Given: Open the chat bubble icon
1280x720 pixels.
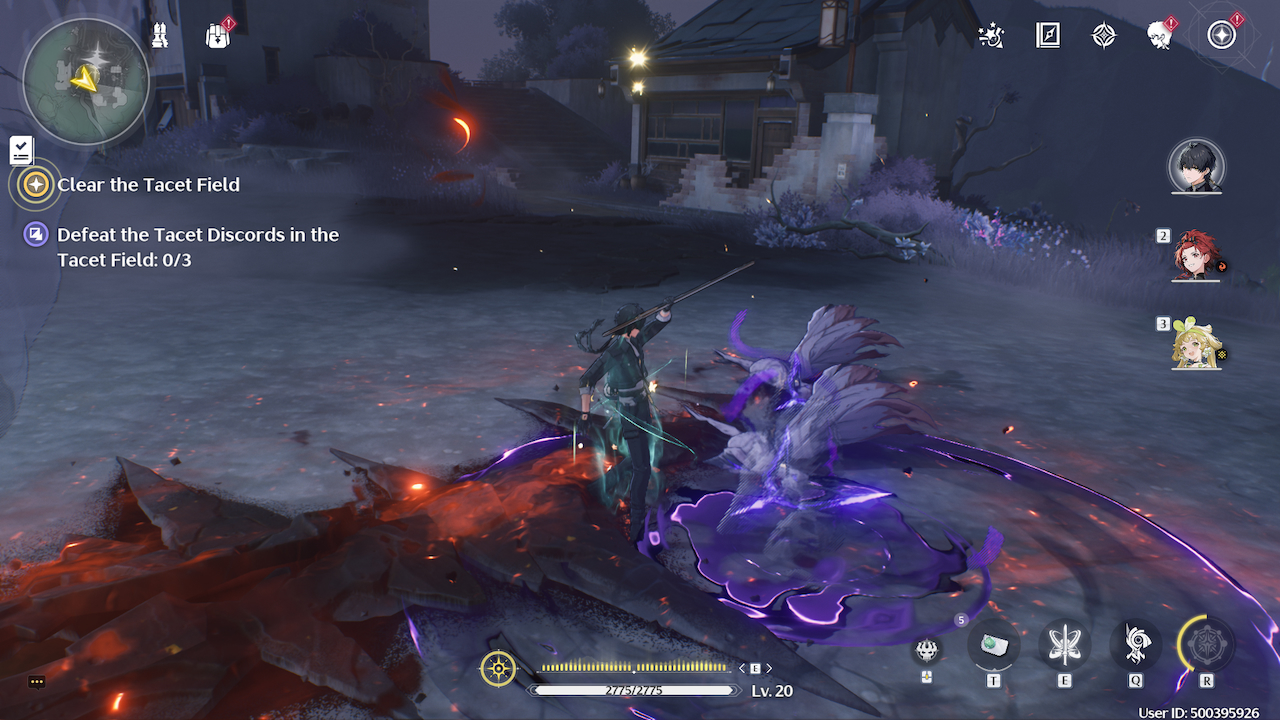Looking at the screenshot, I should (x=37, y=682).
